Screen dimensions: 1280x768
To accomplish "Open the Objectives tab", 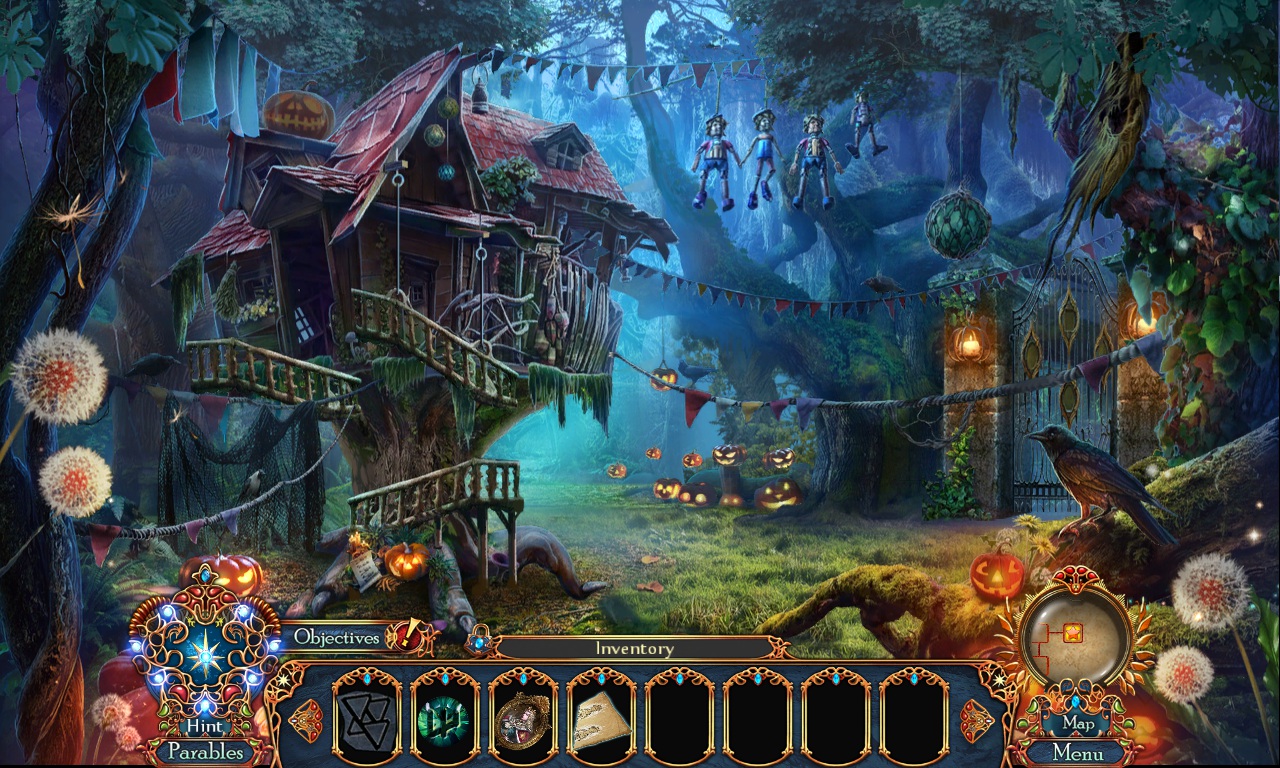I will click(x=336, y=637).
